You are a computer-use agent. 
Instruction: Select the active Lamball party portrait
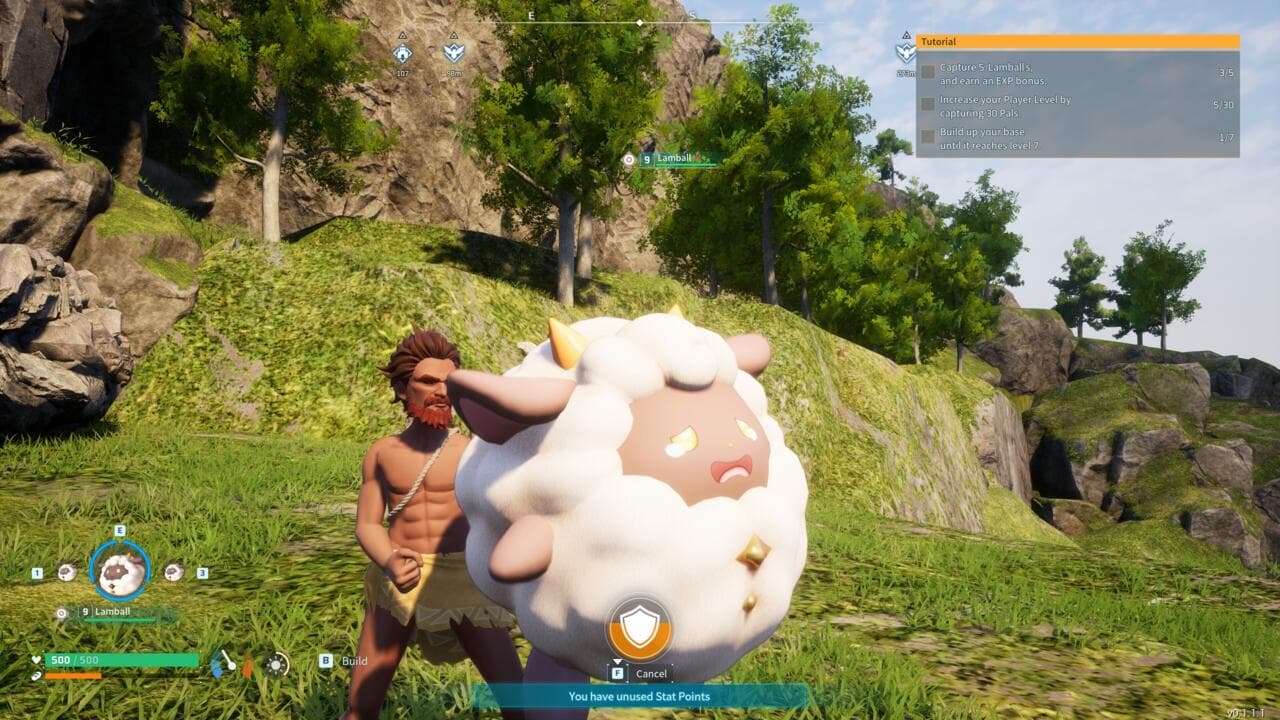tap(120, 570)
